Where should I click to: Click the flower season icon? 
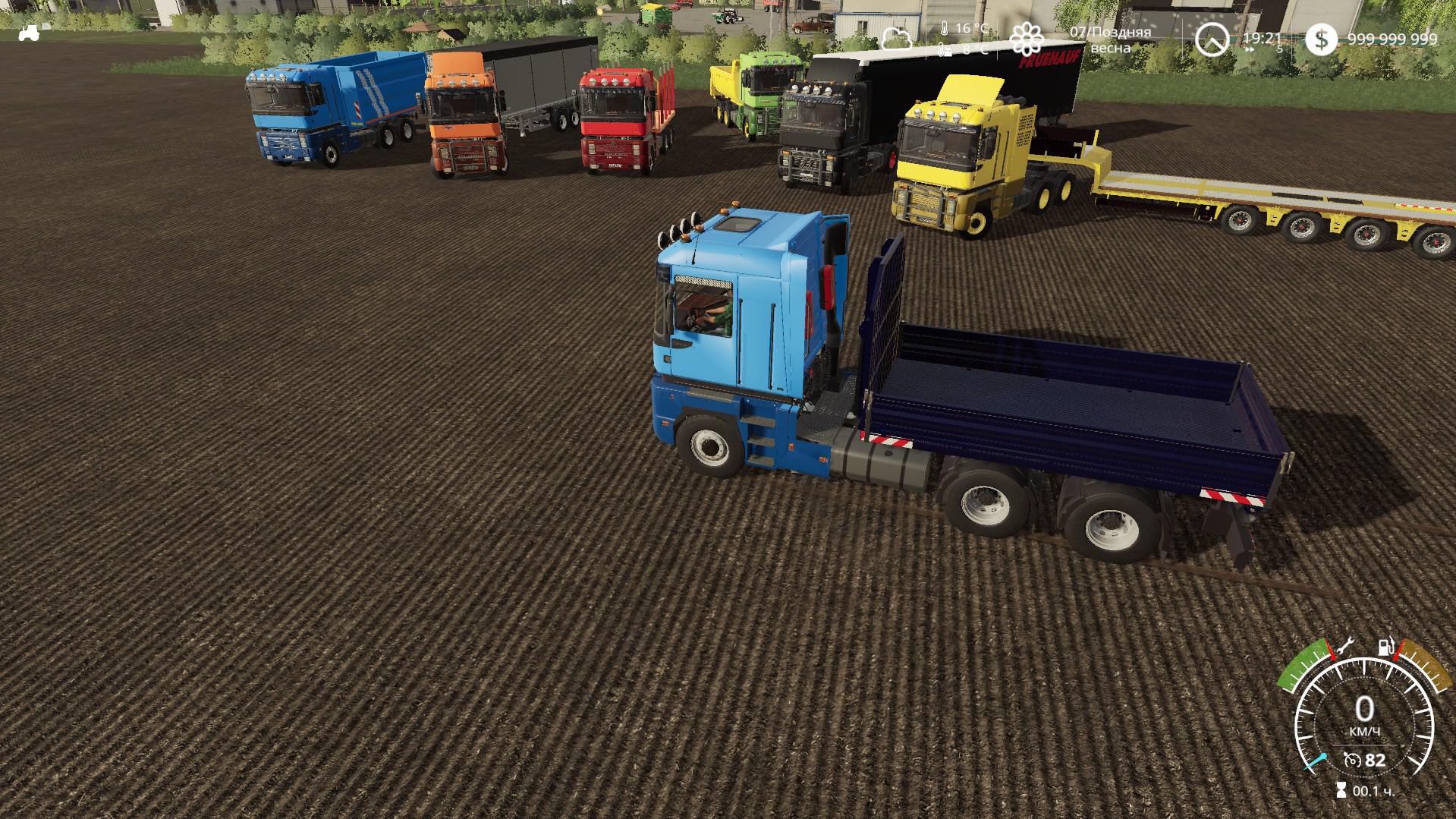point(1026,39)
